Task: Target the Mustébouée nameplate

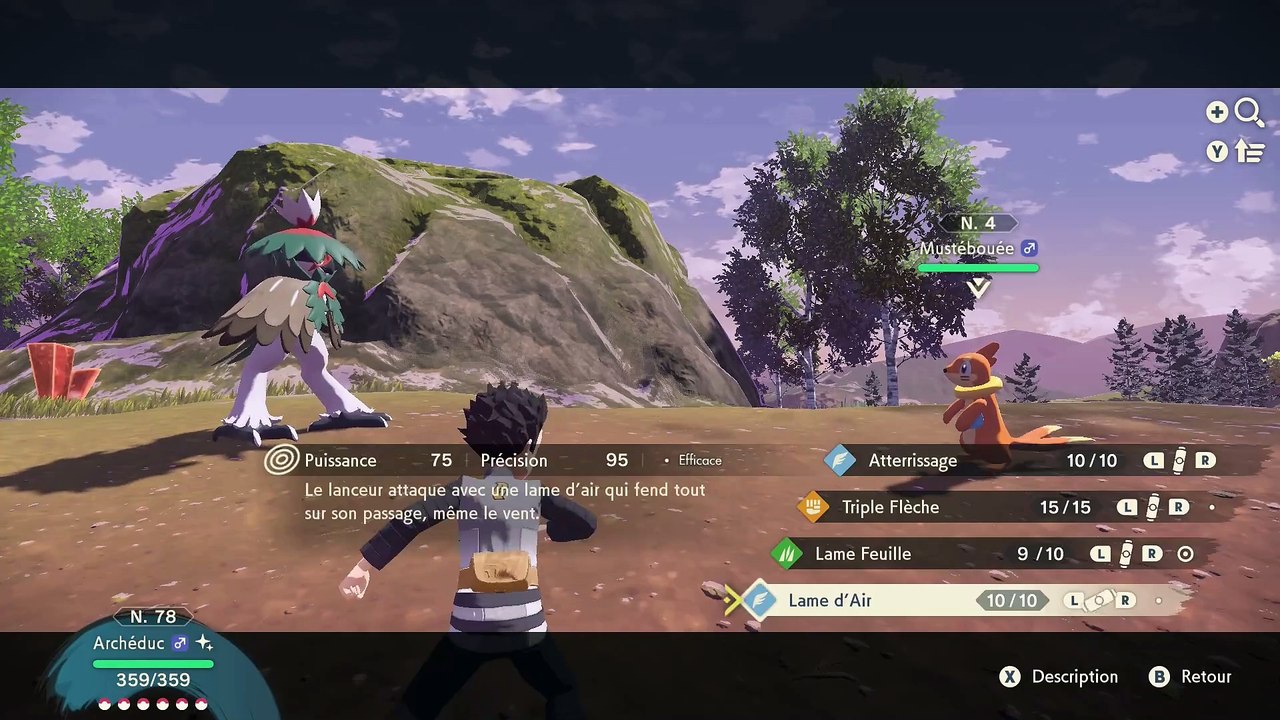Action: 978,248
